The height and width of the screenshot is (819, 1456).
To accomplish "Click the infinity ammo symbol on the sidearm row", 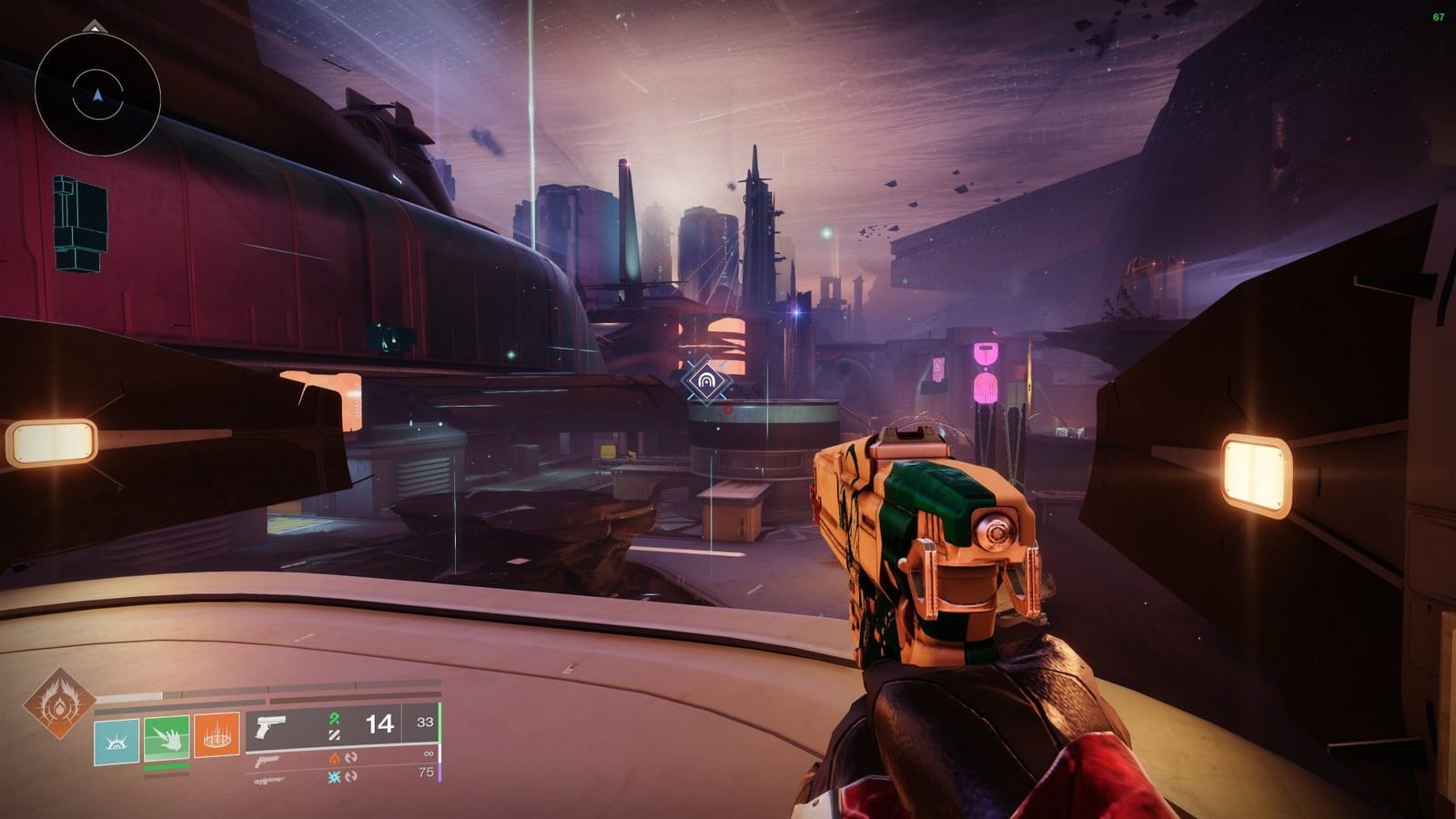I will 429,753.
